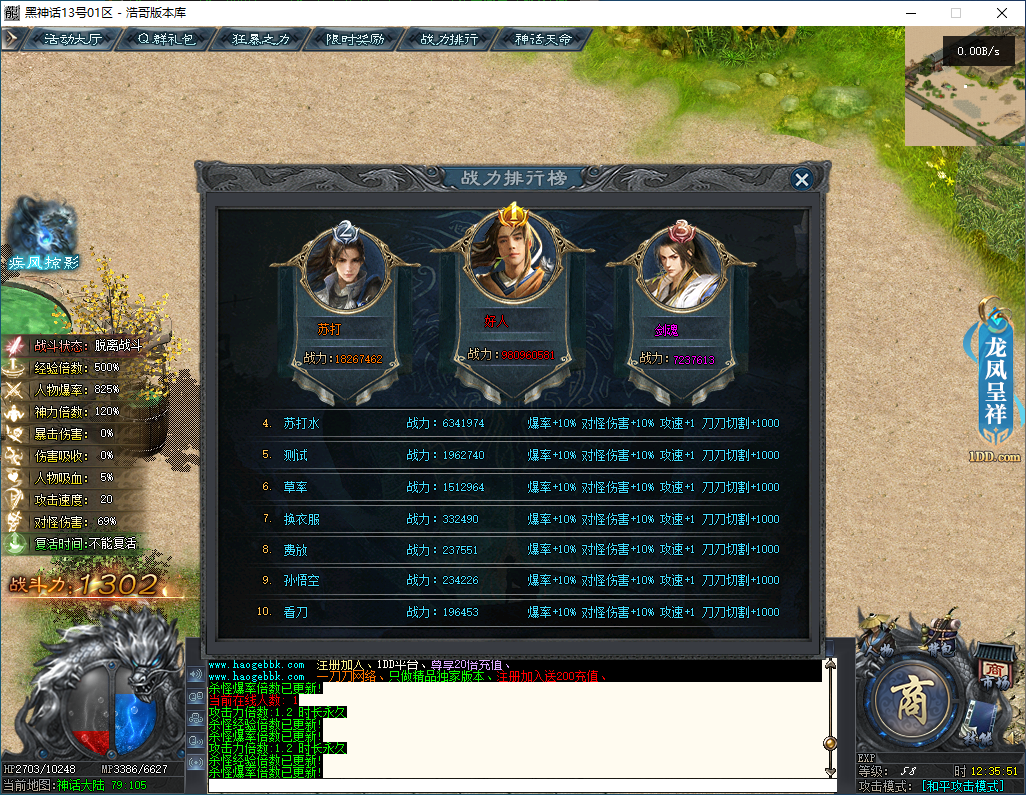Click the large round 商 shop button
Image resolution: width=1026 pixels, height=795 pixels.
tap(912, 699)
